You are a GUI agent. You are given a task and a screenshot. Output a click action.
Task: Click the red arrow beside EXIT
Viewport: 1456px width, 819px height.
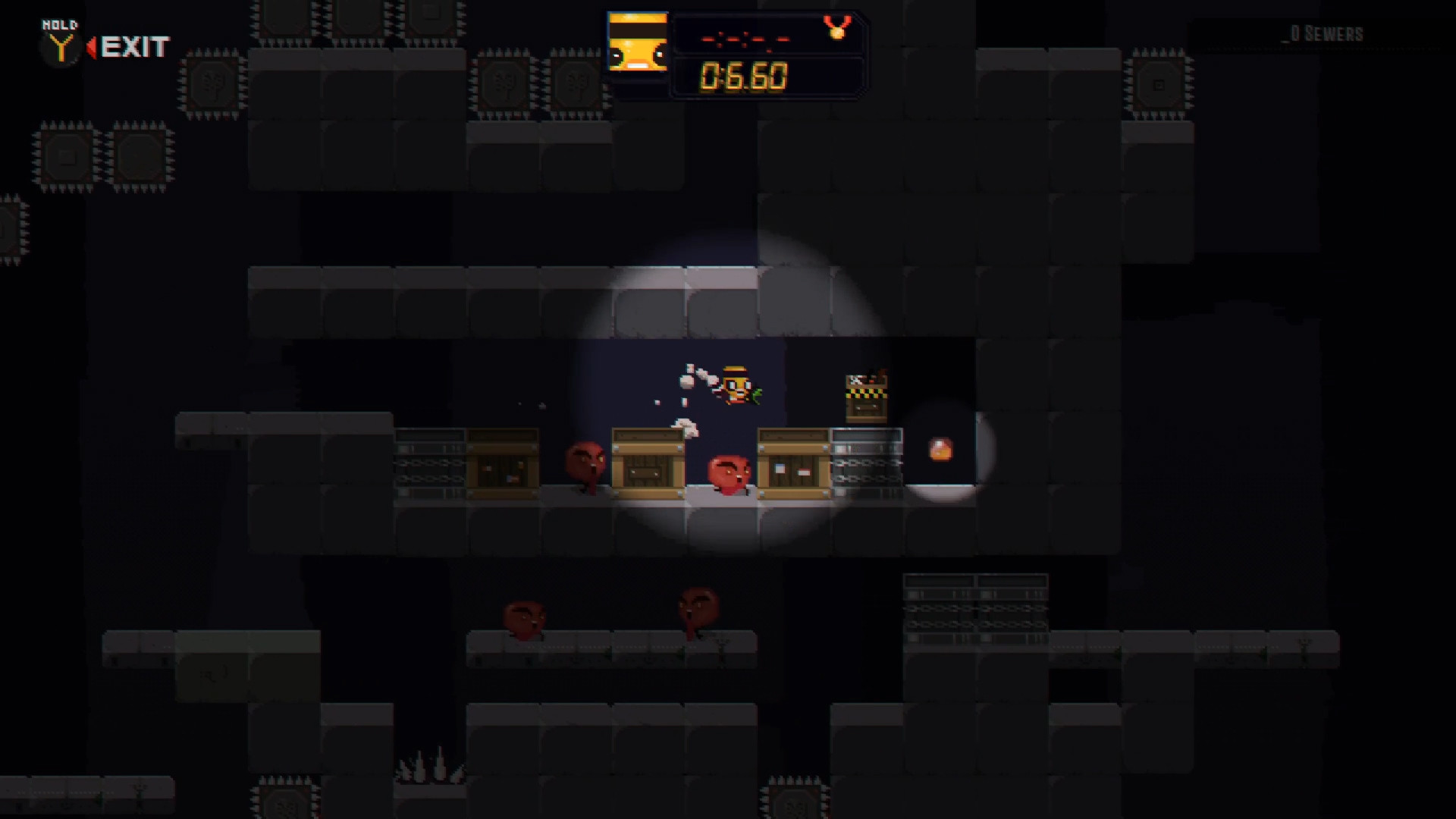[x=93, y=47]
